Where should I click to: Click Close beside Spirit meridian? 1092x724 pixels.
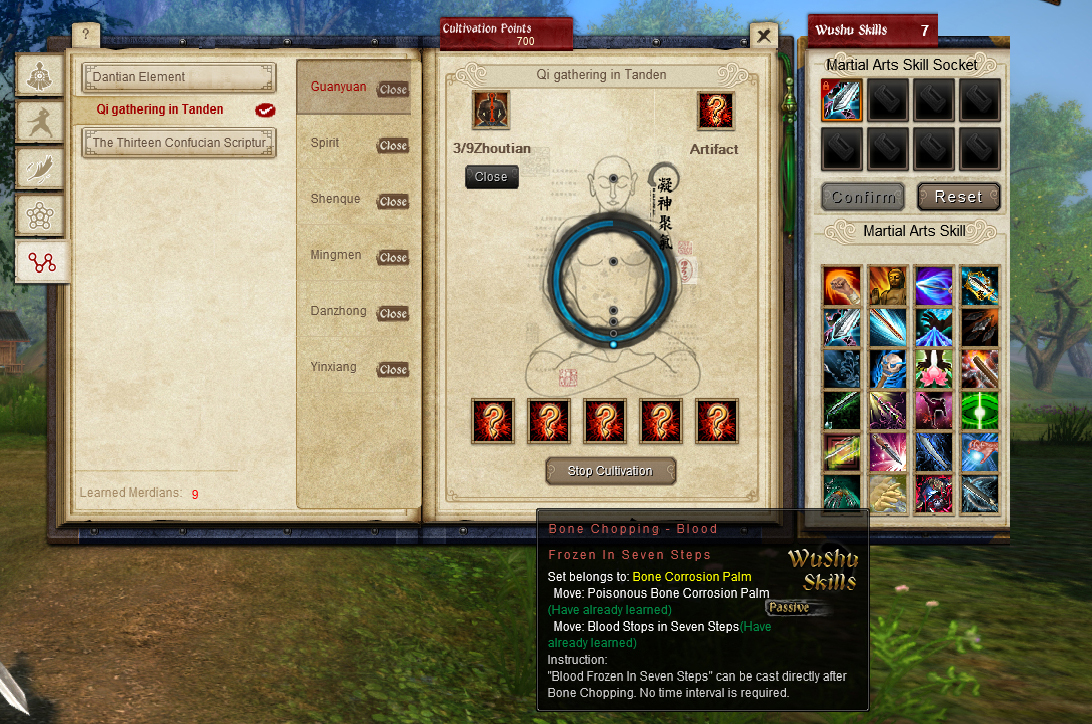coord(392,145)
